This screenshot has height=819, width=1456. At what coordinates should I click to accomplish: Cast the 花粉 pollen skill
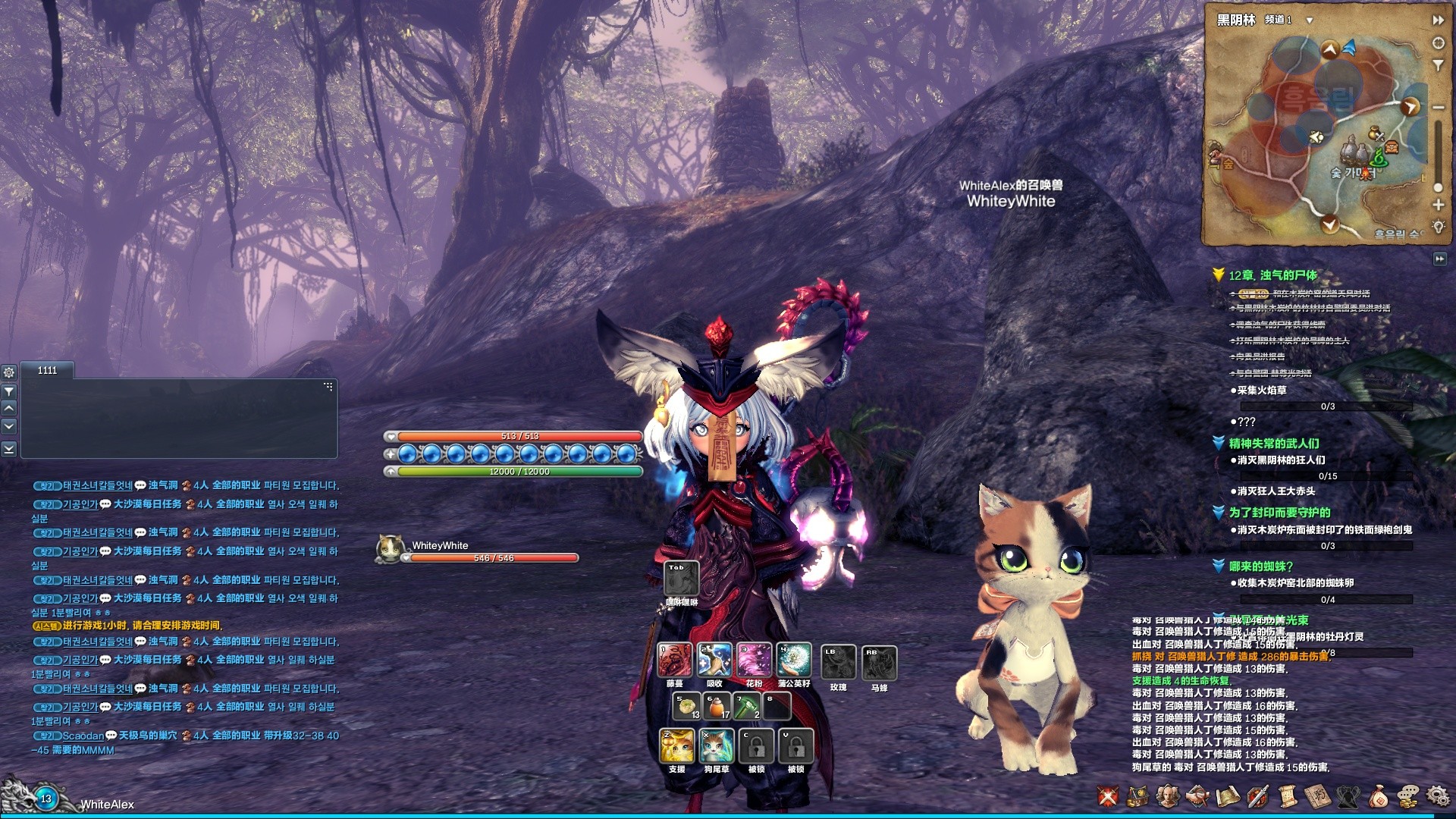tap(754, 660)
